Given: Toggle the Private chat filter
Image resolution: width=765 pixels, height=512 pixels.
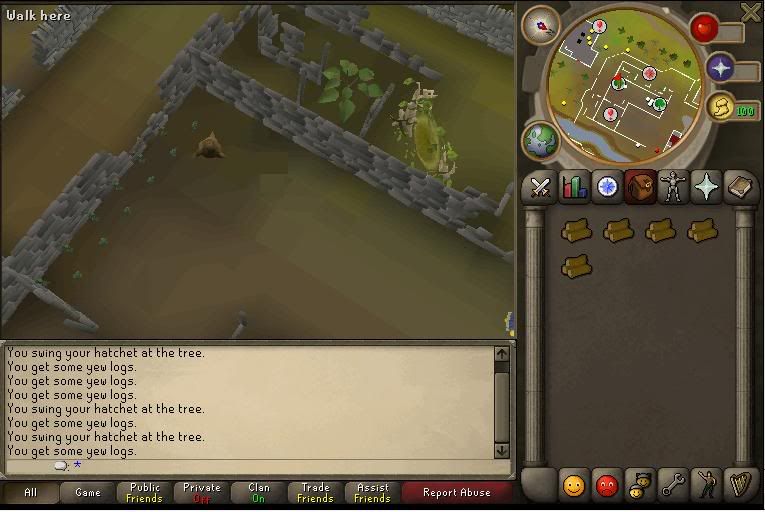Looking at the screenshot, I should coord(201,493).
